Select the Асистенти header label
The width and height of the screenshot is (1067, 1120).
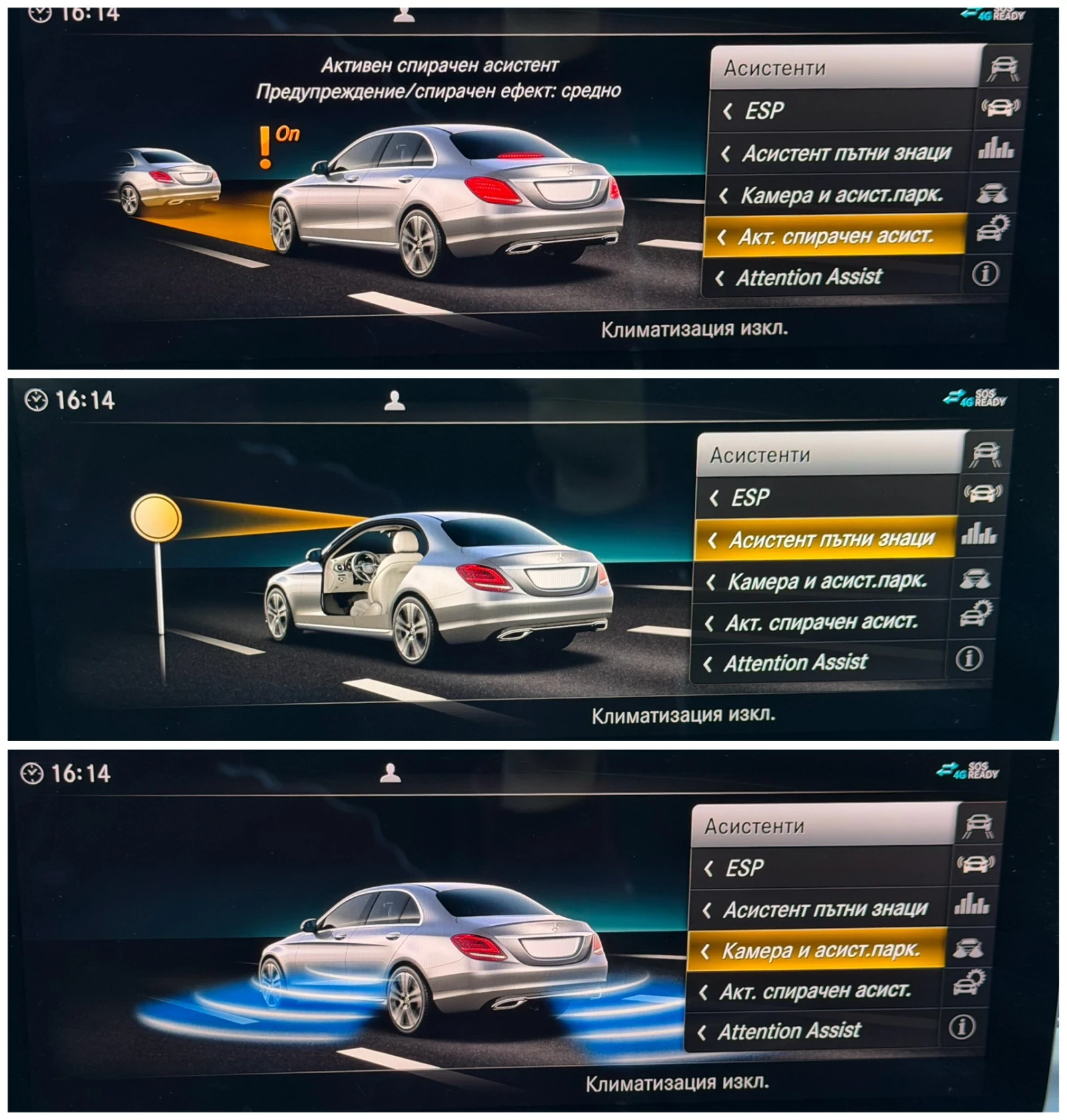click(774, 67)
